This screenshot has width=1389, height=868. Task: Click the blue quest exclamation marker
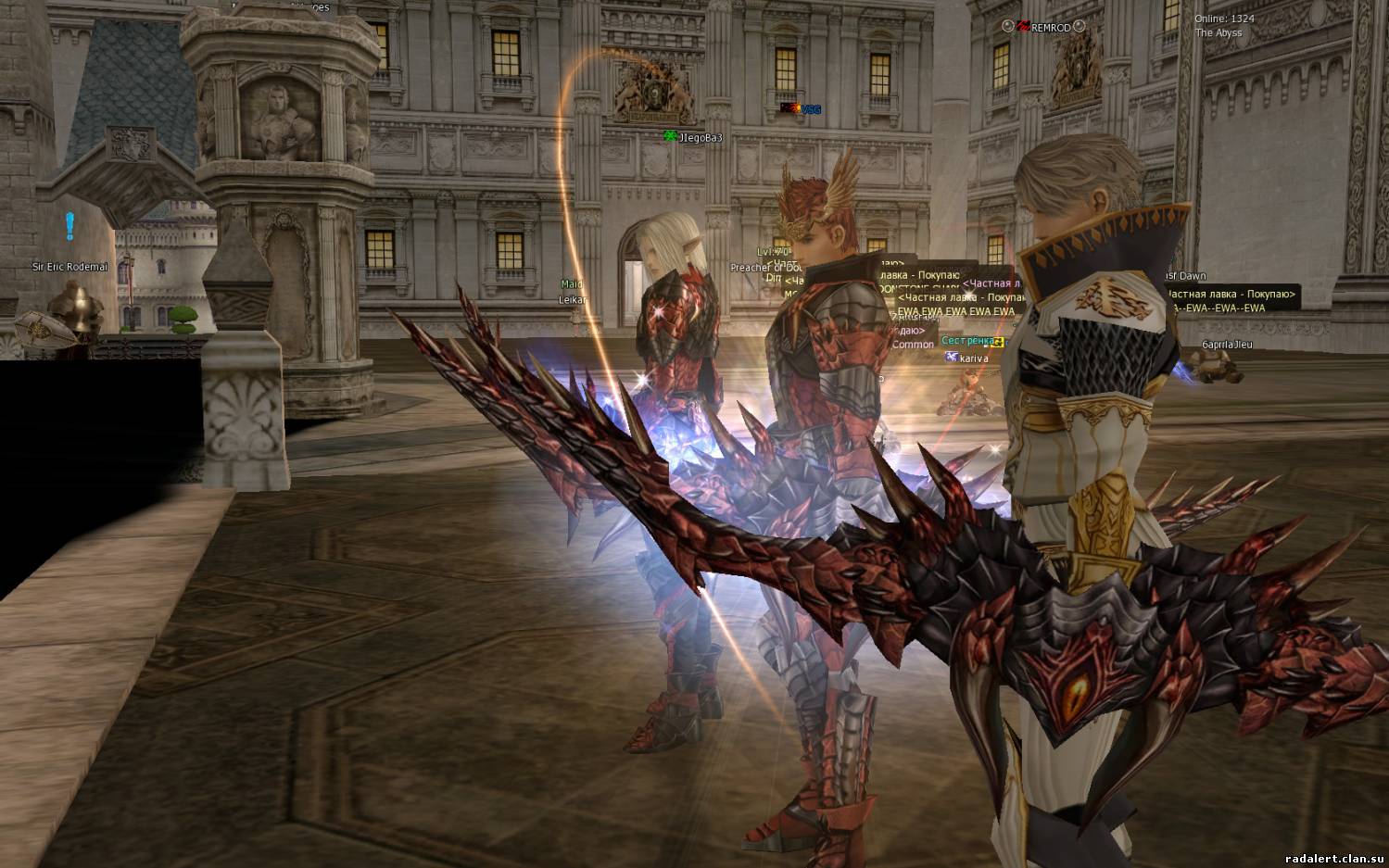pos(69,225)
